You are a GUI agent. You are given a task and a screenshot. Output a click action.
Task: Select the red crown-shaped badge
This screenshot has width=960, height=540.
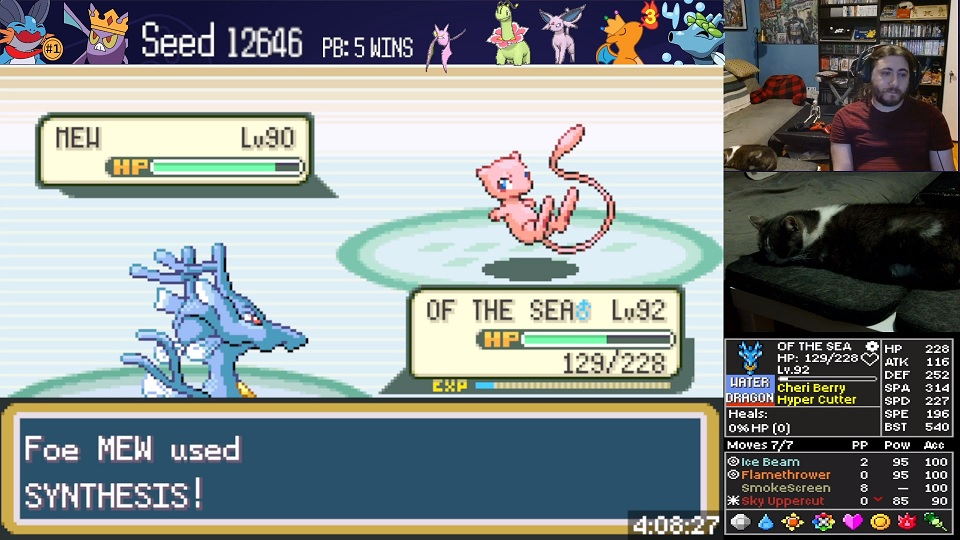pos(908,522)
